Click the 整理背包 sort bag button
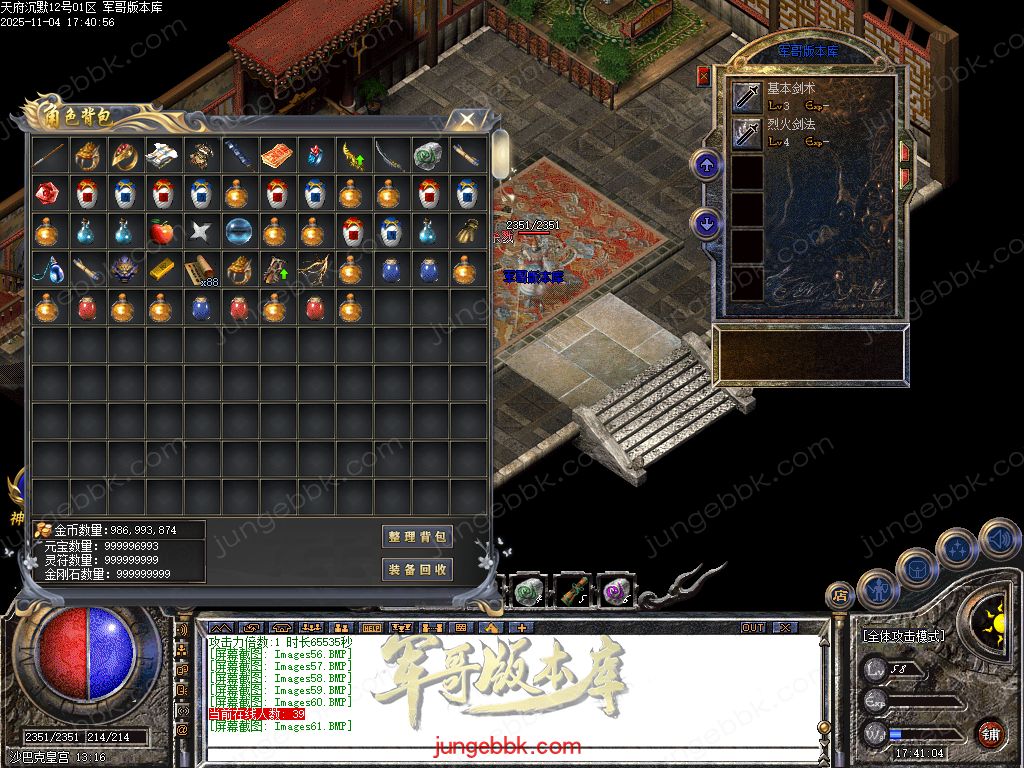This screenshot has height=768, width=1024. tap(418, 537)
